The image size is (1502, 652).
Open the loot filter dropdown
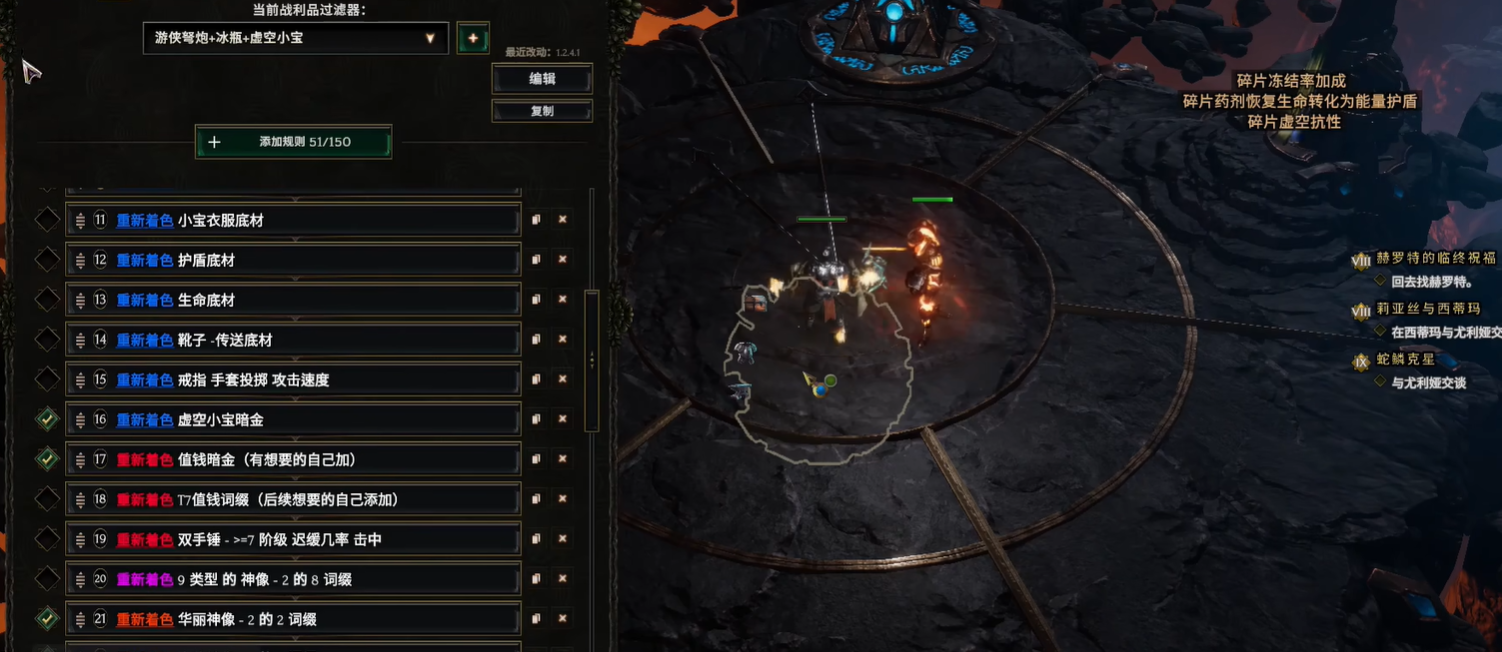295,38
